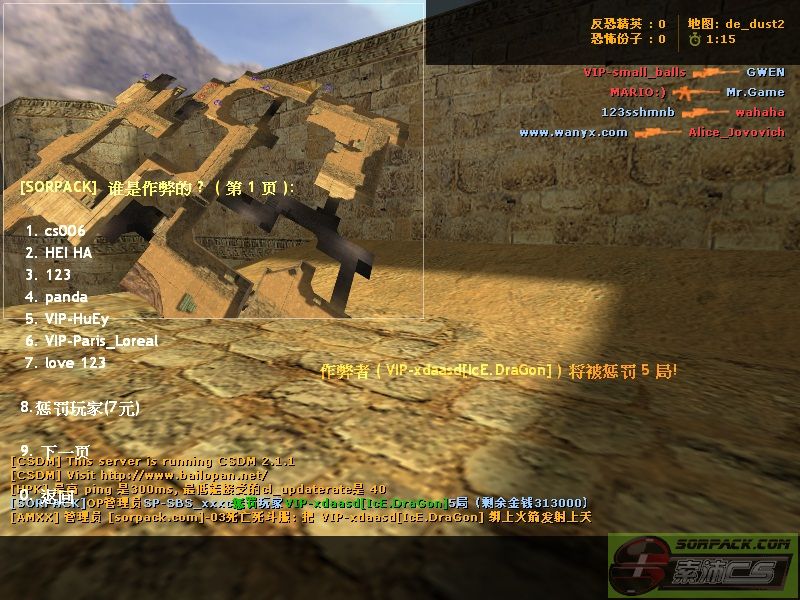This screenshot has width=800, height=600.
Task: Choose the 惩罚玩家(7元) punish option
Action: tap(80, 407)
